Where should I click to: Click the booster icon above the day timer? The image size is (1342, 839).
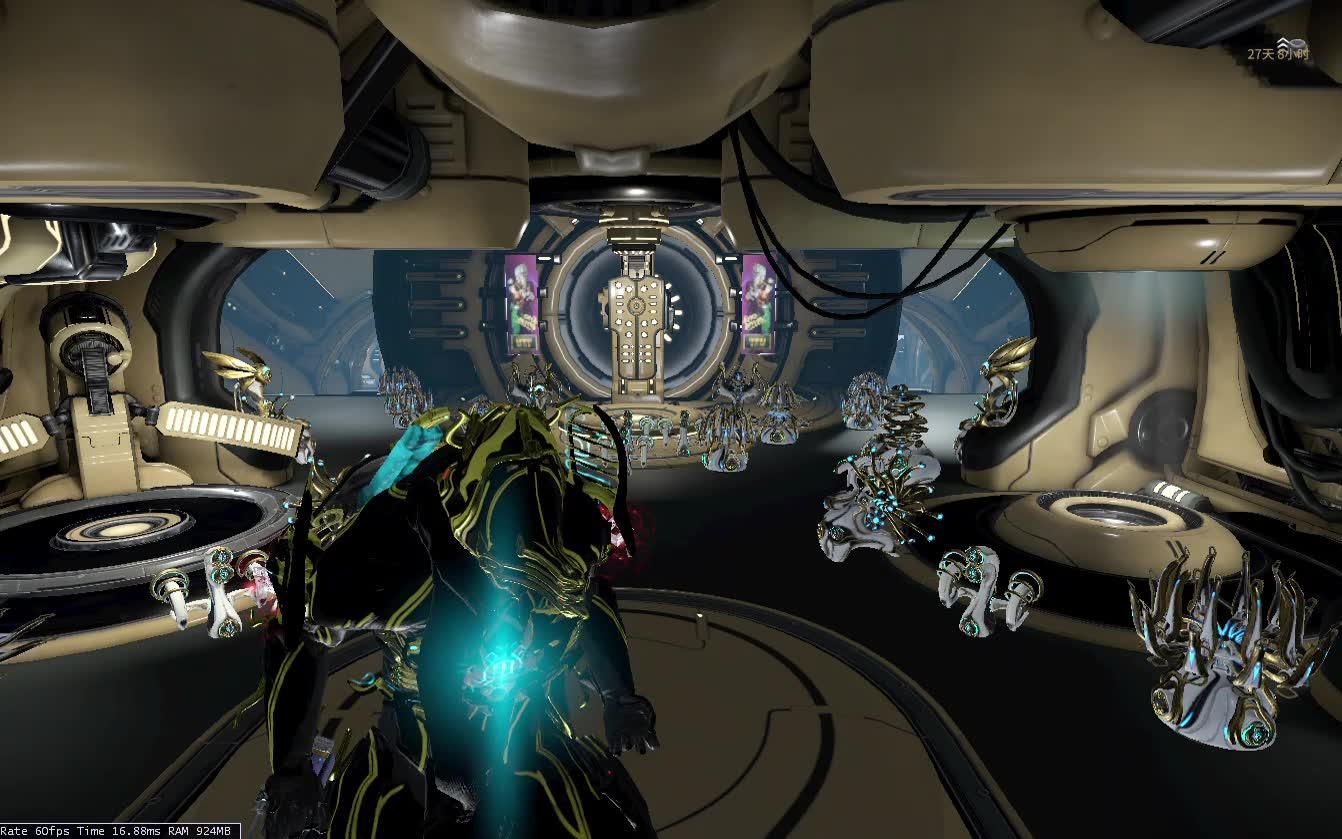(x=1284, y=42)
